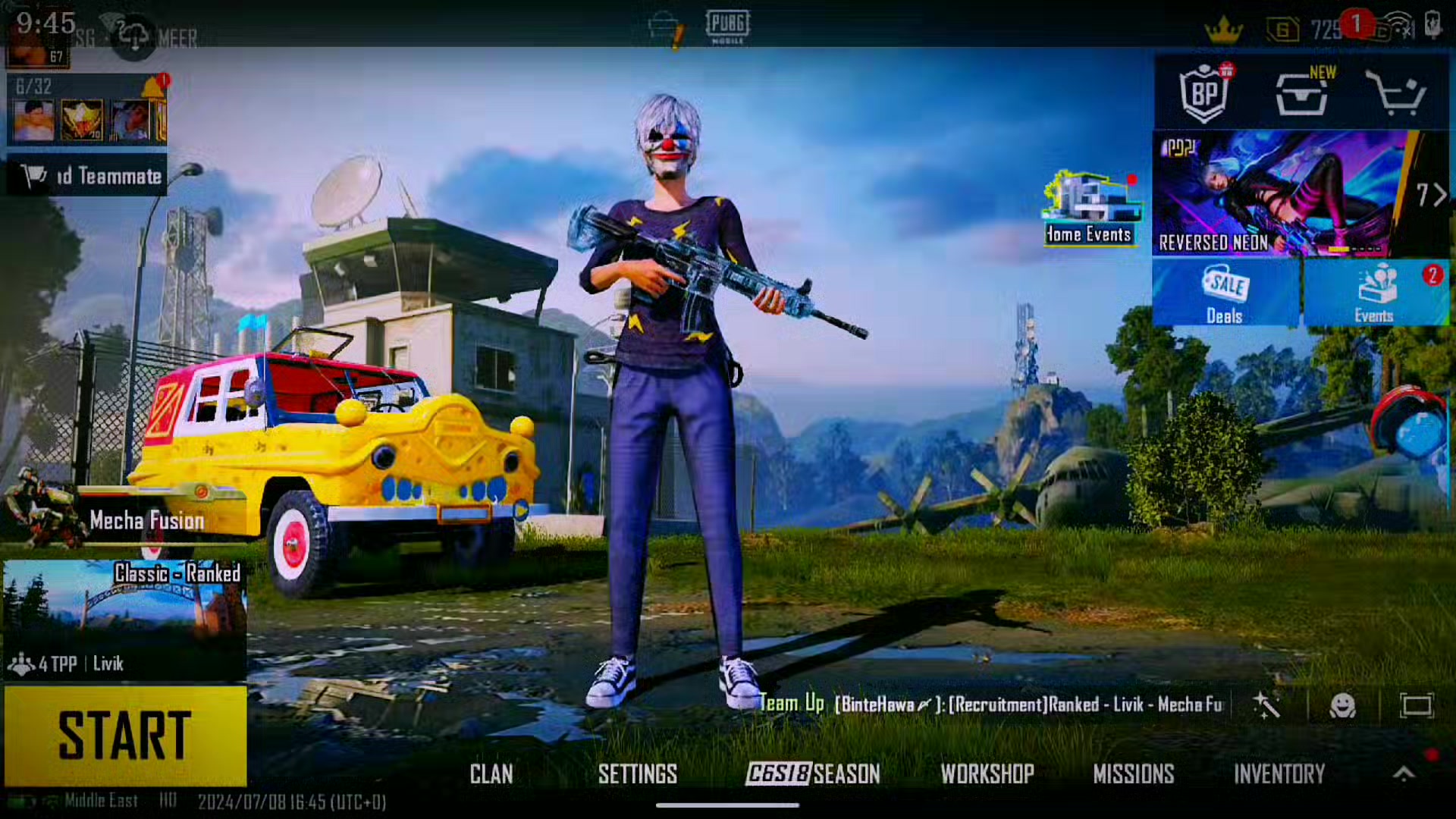
Task: Open the shopping cart shop
Action: pyautogui.click(x=1395, y=94)
